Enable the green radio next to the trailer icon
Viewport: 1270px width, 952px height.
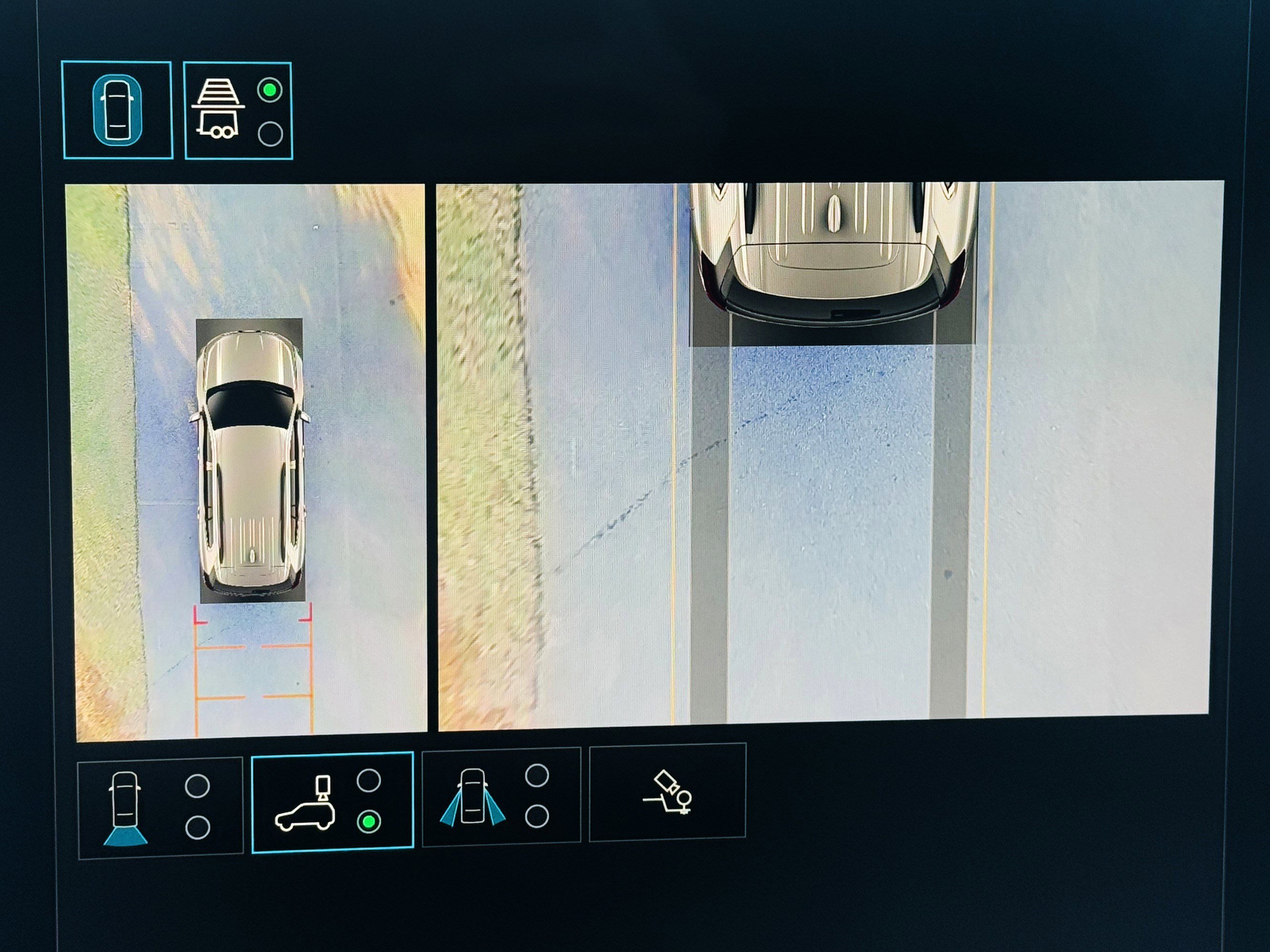pos(269,90)
